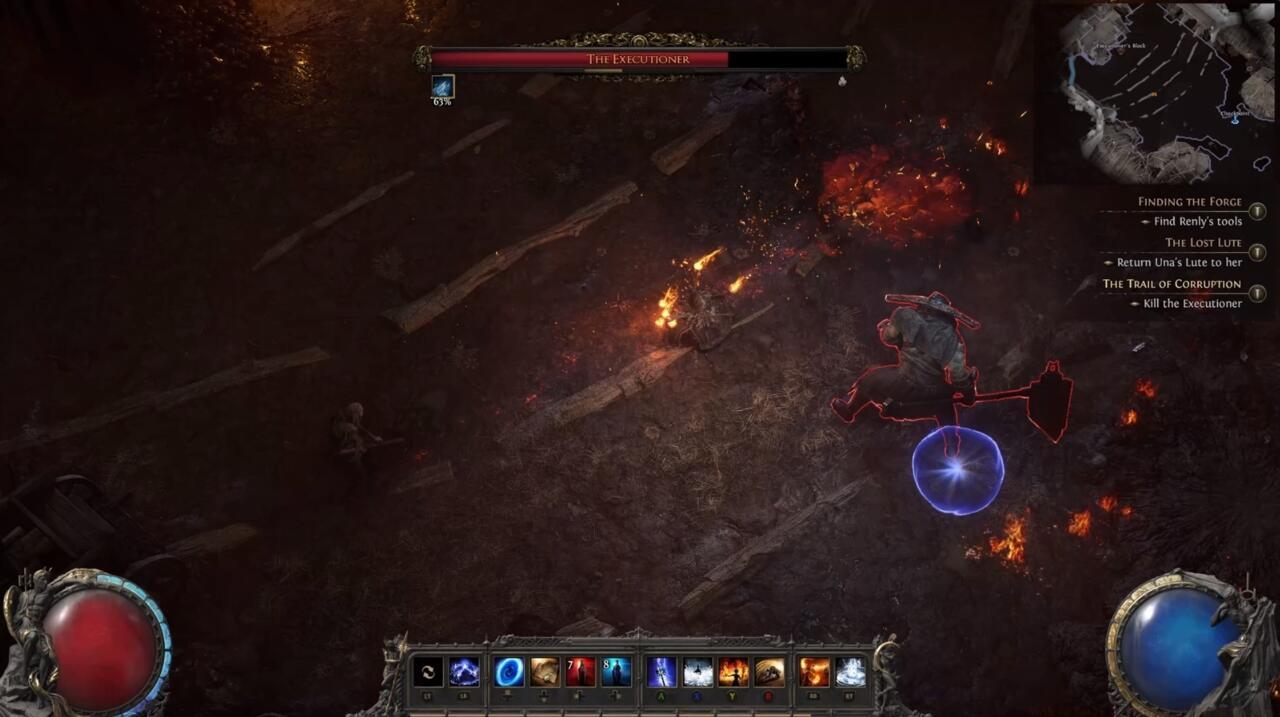Viewport: 1280px width, 717px height.
Task: Activate the purple lightning storm skill
Action: click(x=464, y=671)
